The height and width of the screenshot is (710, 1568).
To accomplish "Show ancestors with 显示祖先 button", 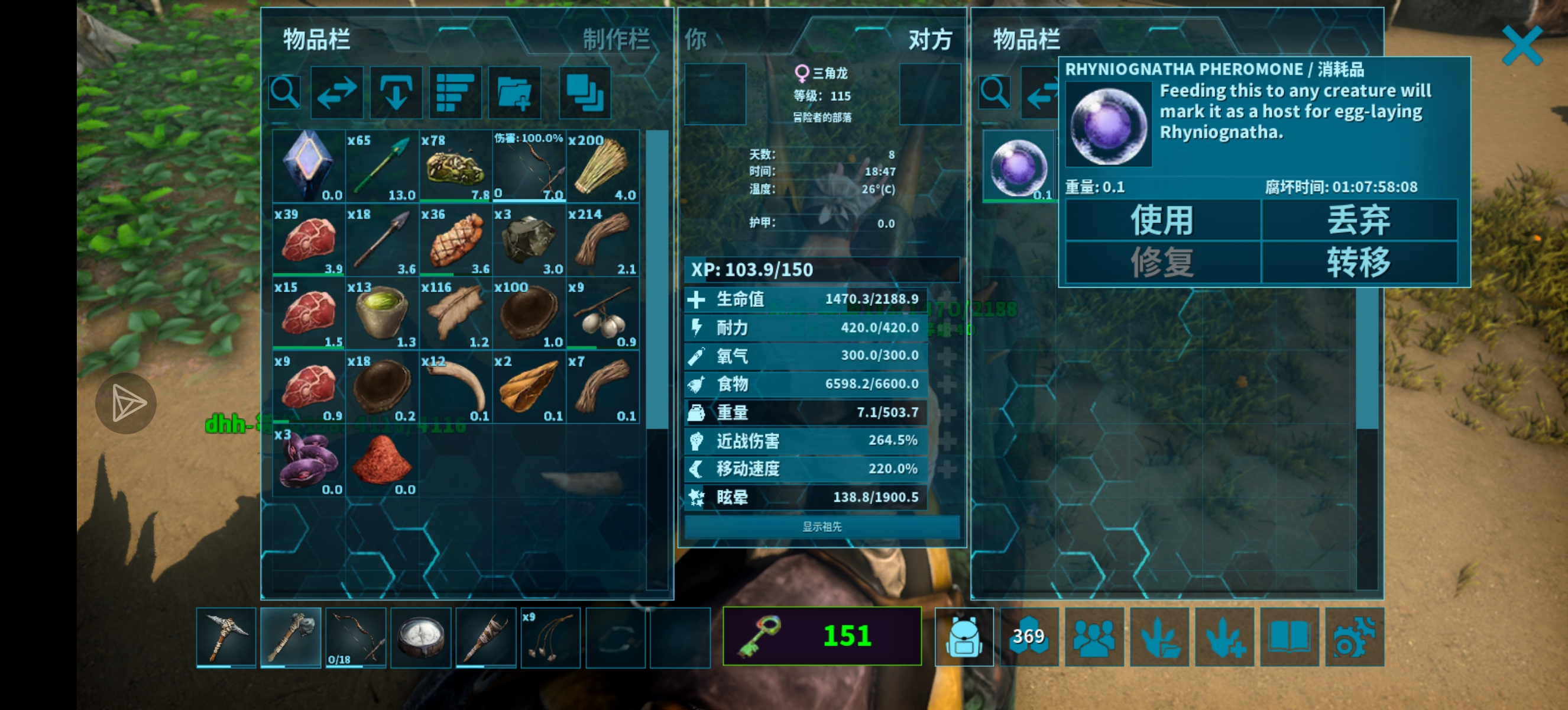I will 822,527.
